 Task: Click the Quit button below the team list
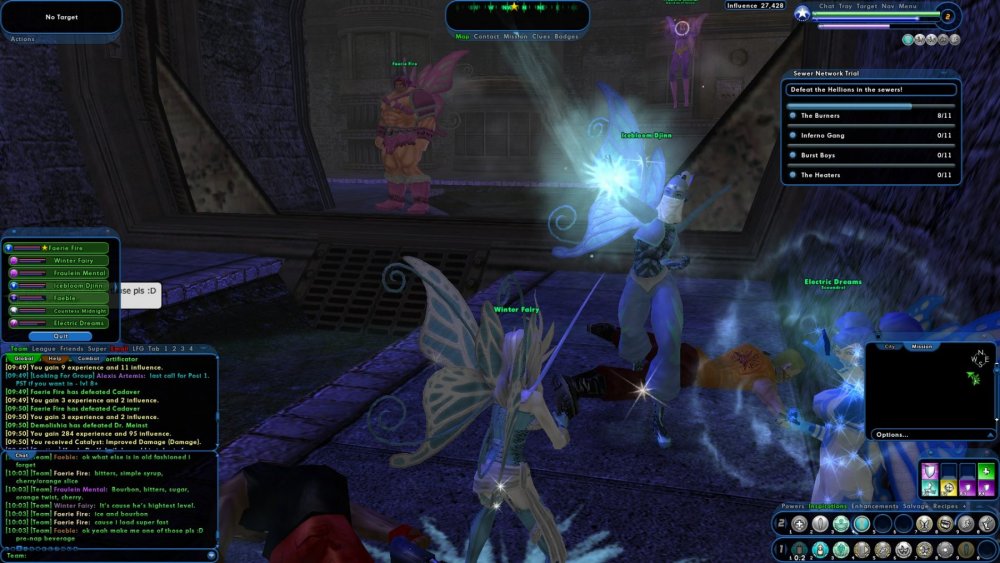[62, 336]
